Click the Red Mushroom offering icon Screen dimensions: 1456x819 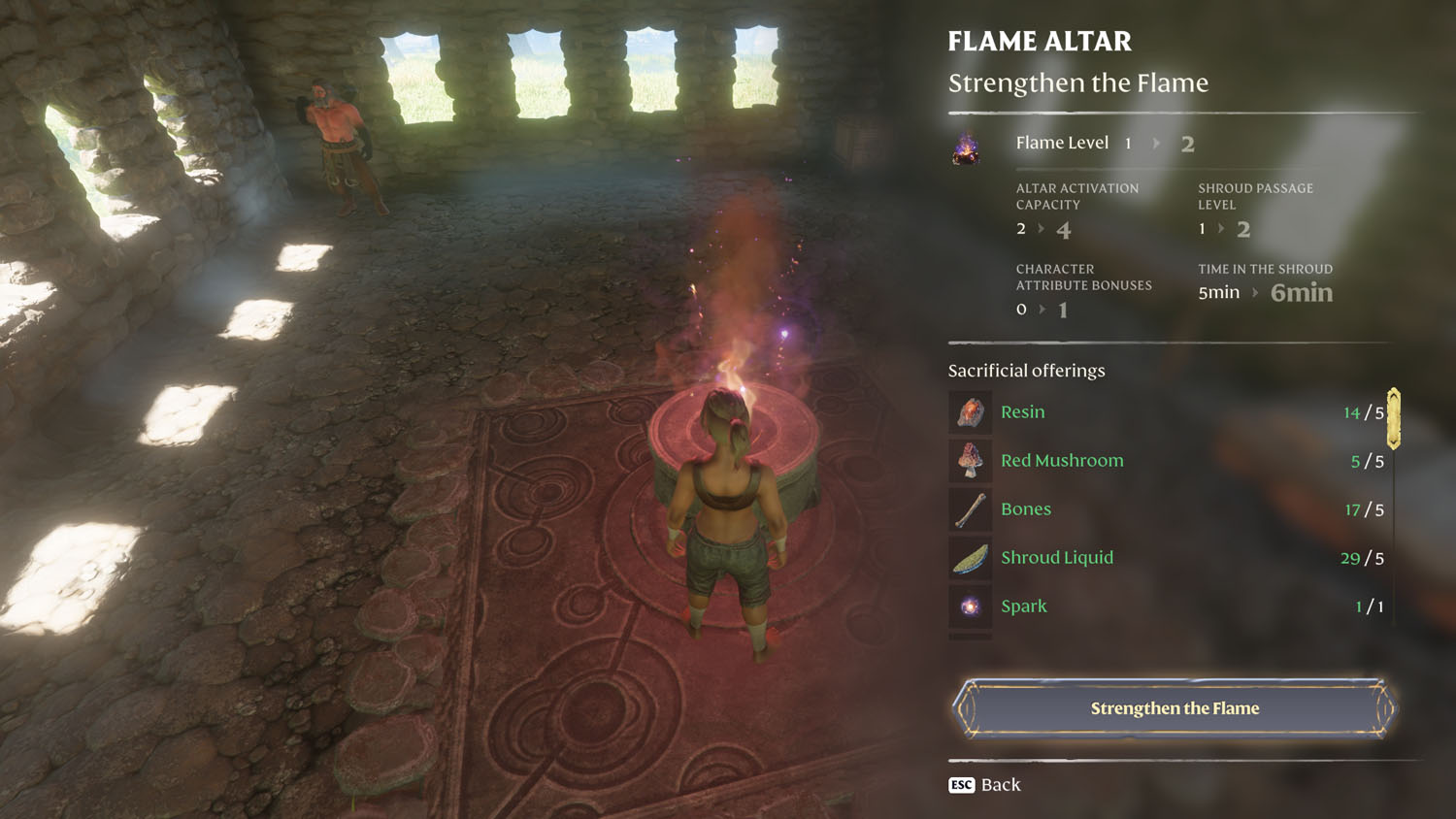point(968,460)
